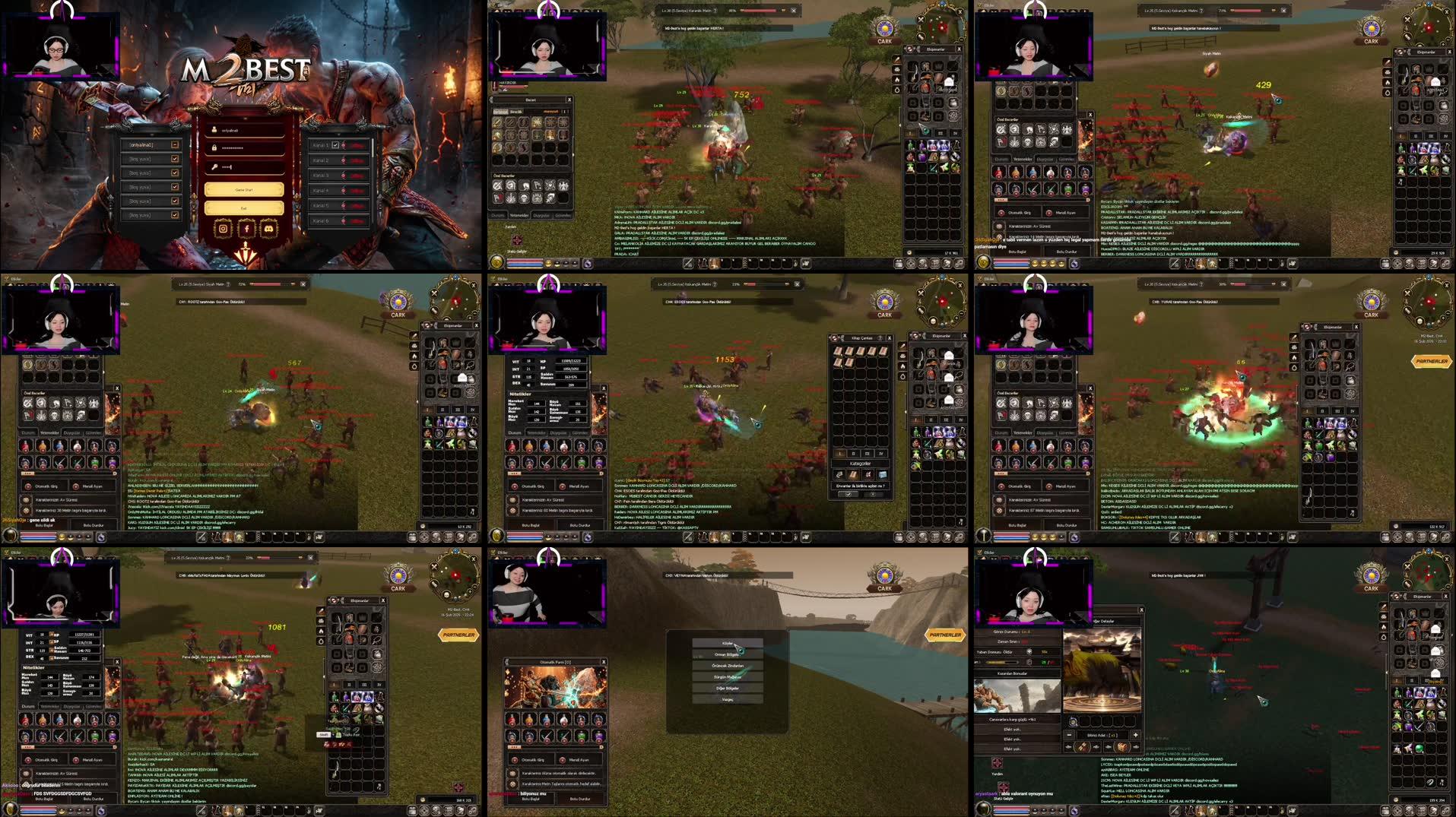The width and height of the screenshot is (1456, 817).
Task: Uncheck the Kanal 1 channel checkbox
Action: pos(335,145)
